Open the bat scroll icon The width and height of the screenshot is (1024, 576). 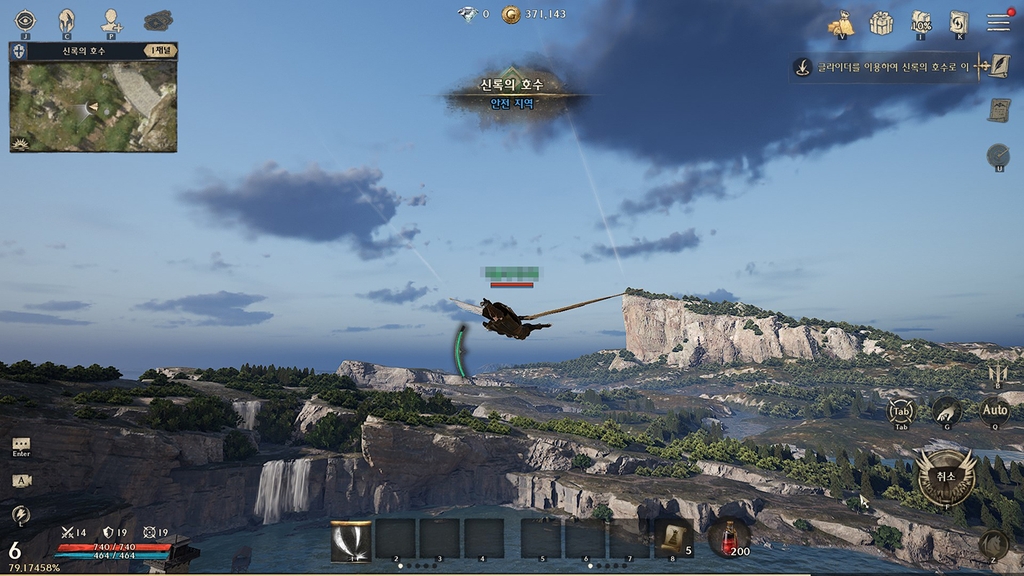point(998,111)
